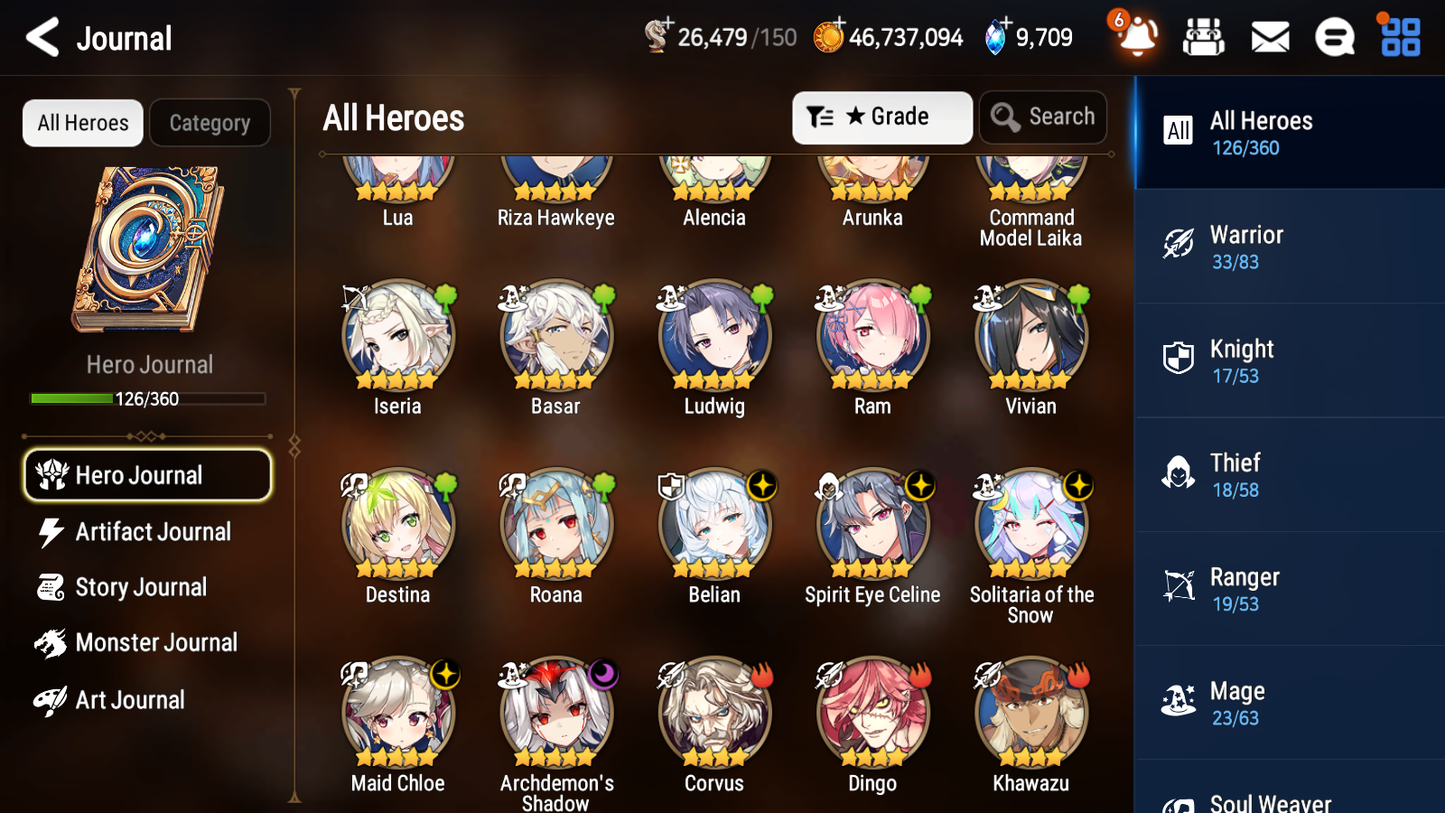Open the notification bell
This screenshot has height=813, width=1445.
click(x=1135, y=36)
